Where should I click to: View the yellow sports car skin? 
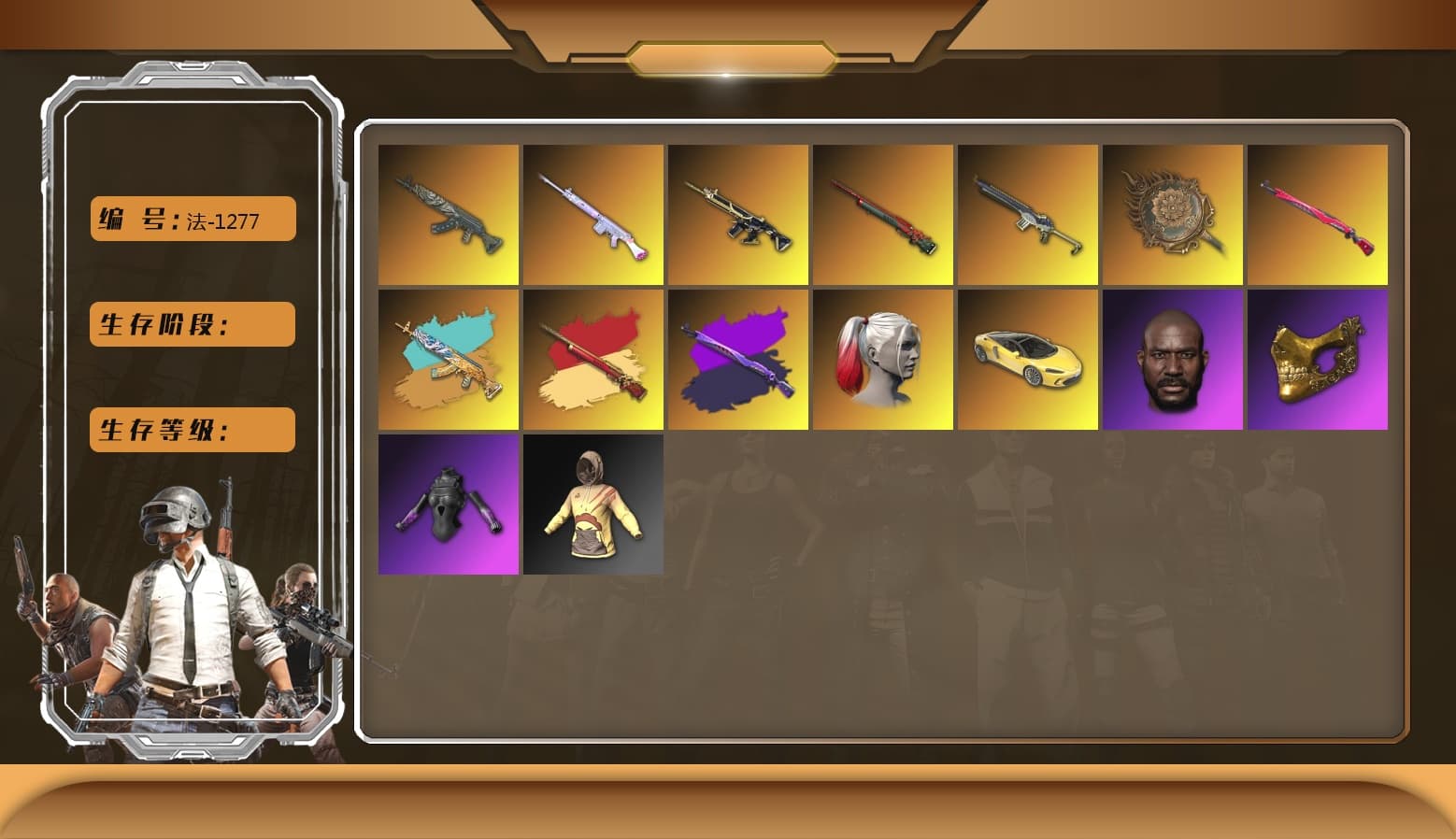click(x=1027, y=358)
